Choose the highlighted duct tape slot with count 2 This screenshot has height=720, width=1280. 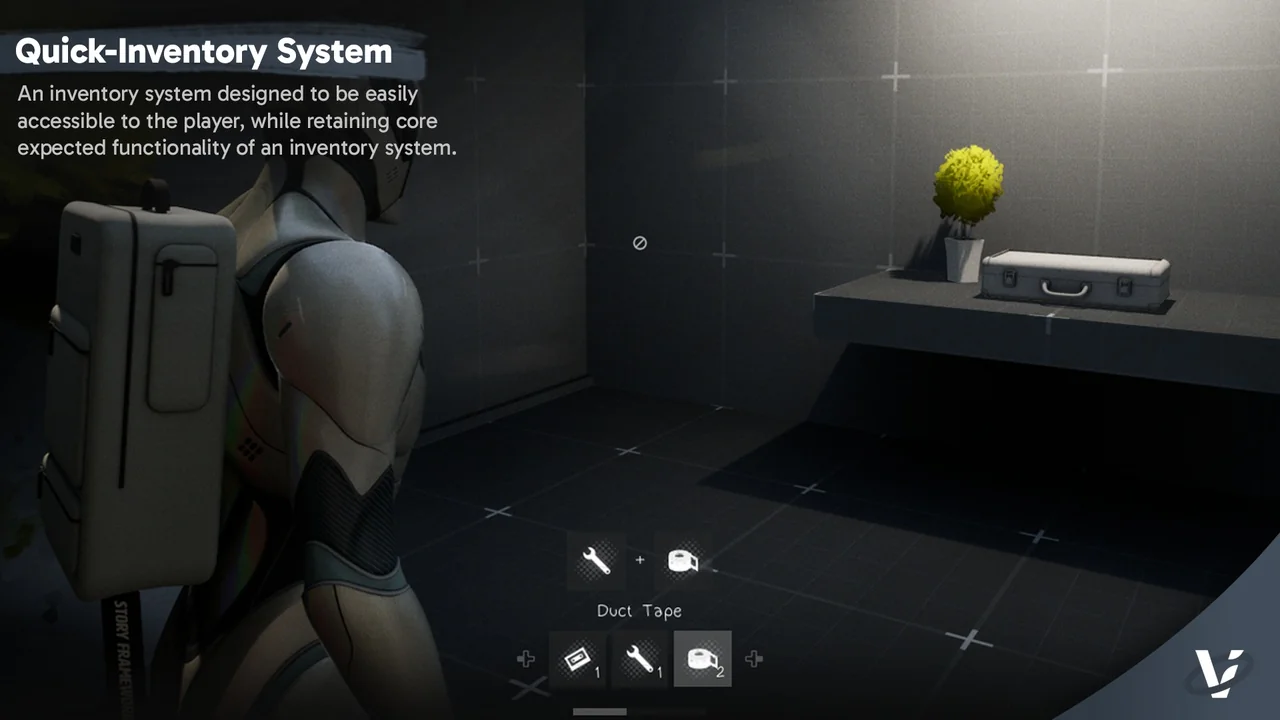(702, 659)
